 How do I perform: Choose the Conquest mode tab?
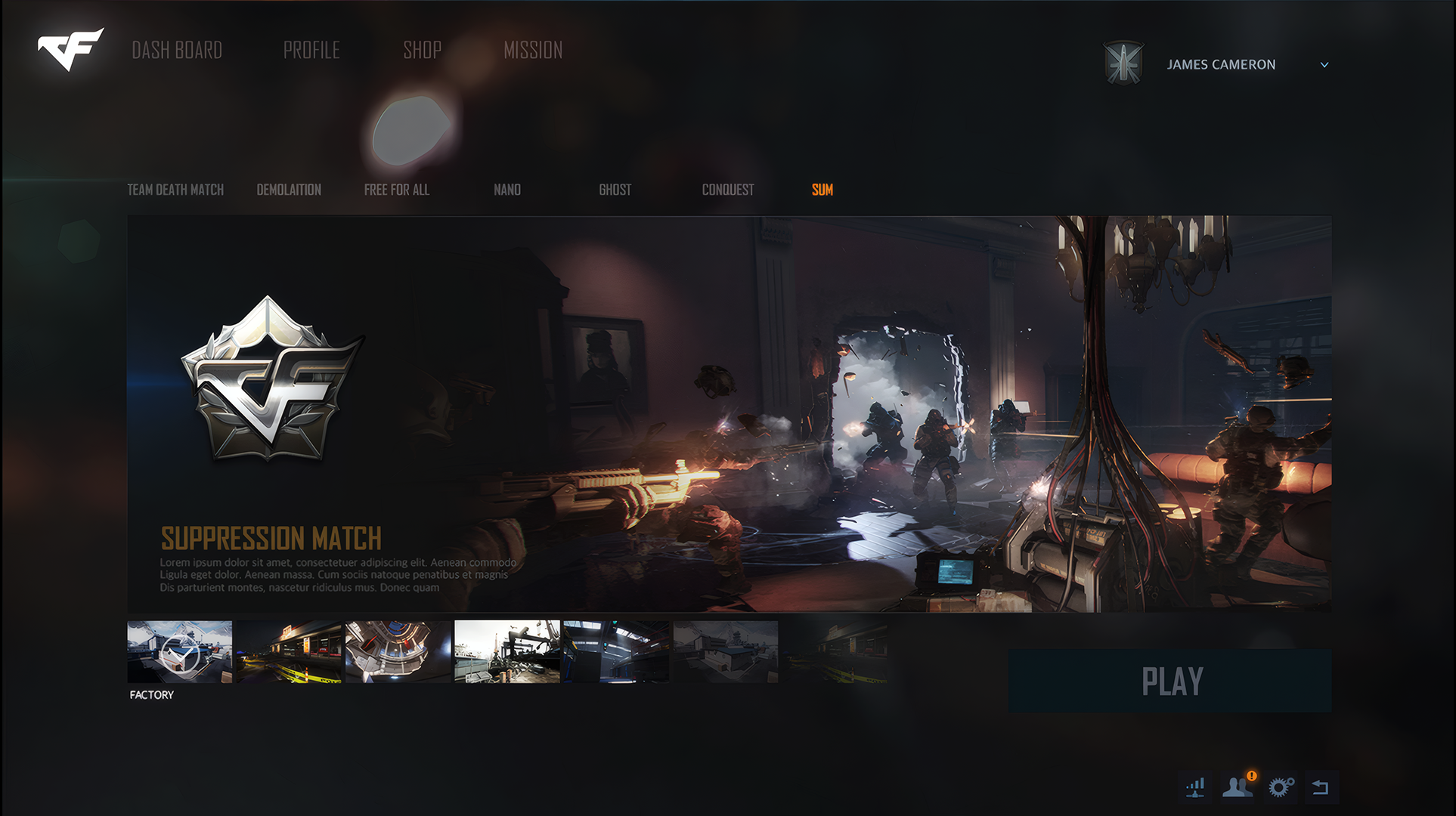(727, 190)
